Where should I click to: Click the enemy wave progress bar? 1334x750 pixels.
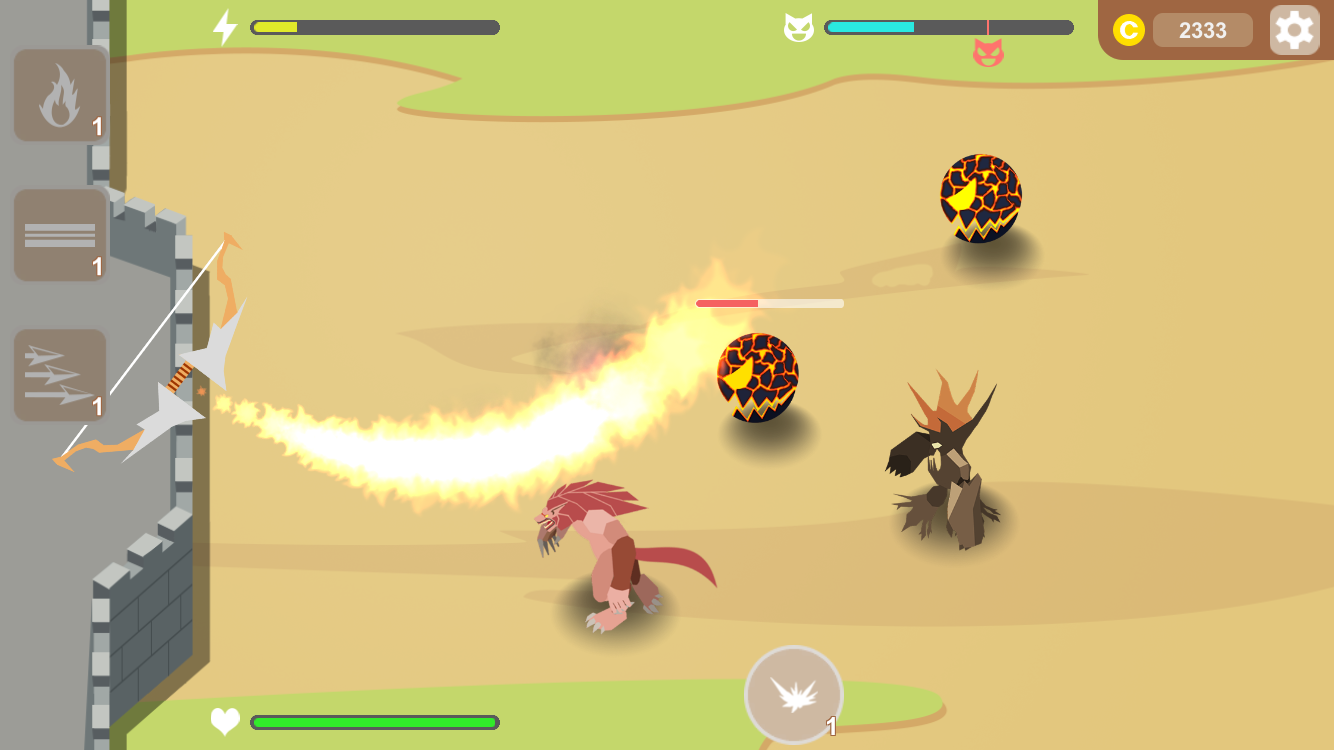tap(948, 28)
